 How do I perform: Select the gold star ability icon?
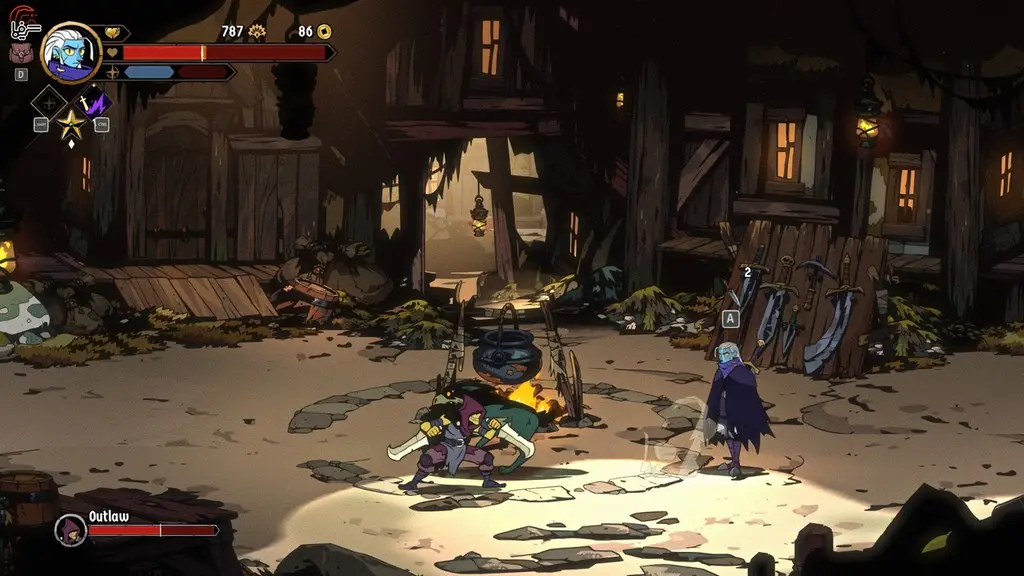(x=70, y=124)
